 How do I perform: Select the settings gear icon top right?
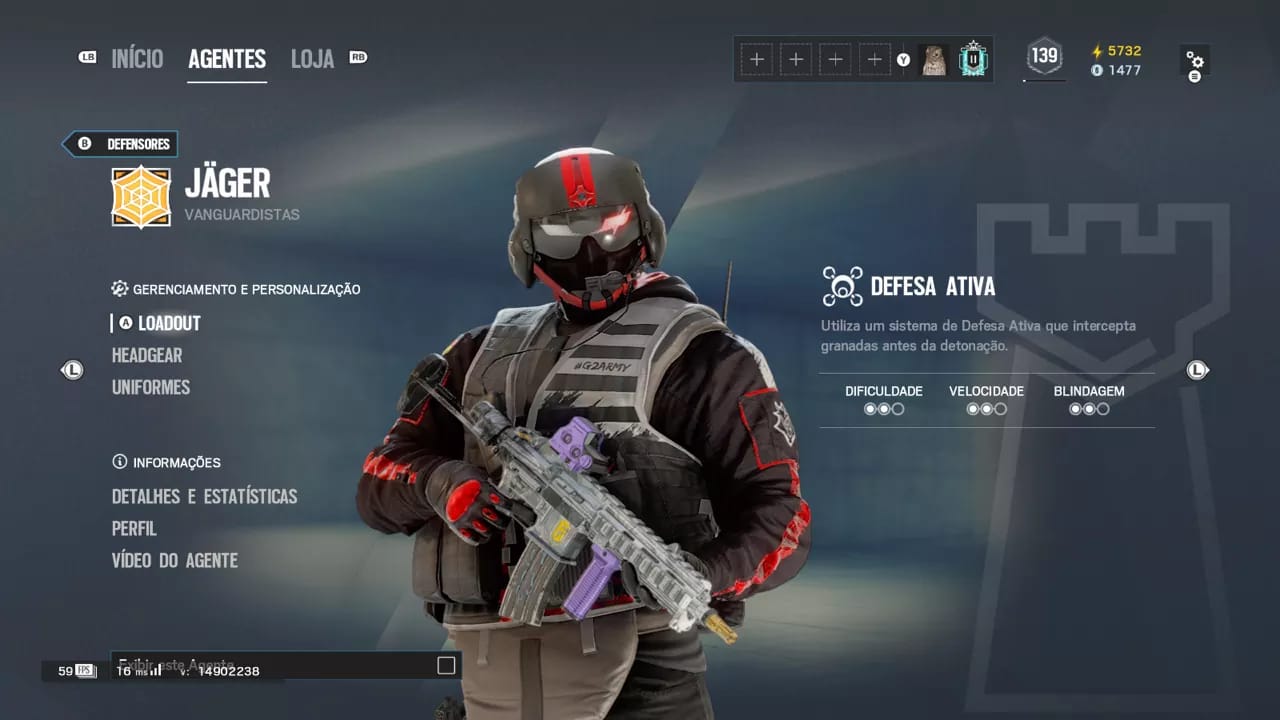click(1196, 59)
